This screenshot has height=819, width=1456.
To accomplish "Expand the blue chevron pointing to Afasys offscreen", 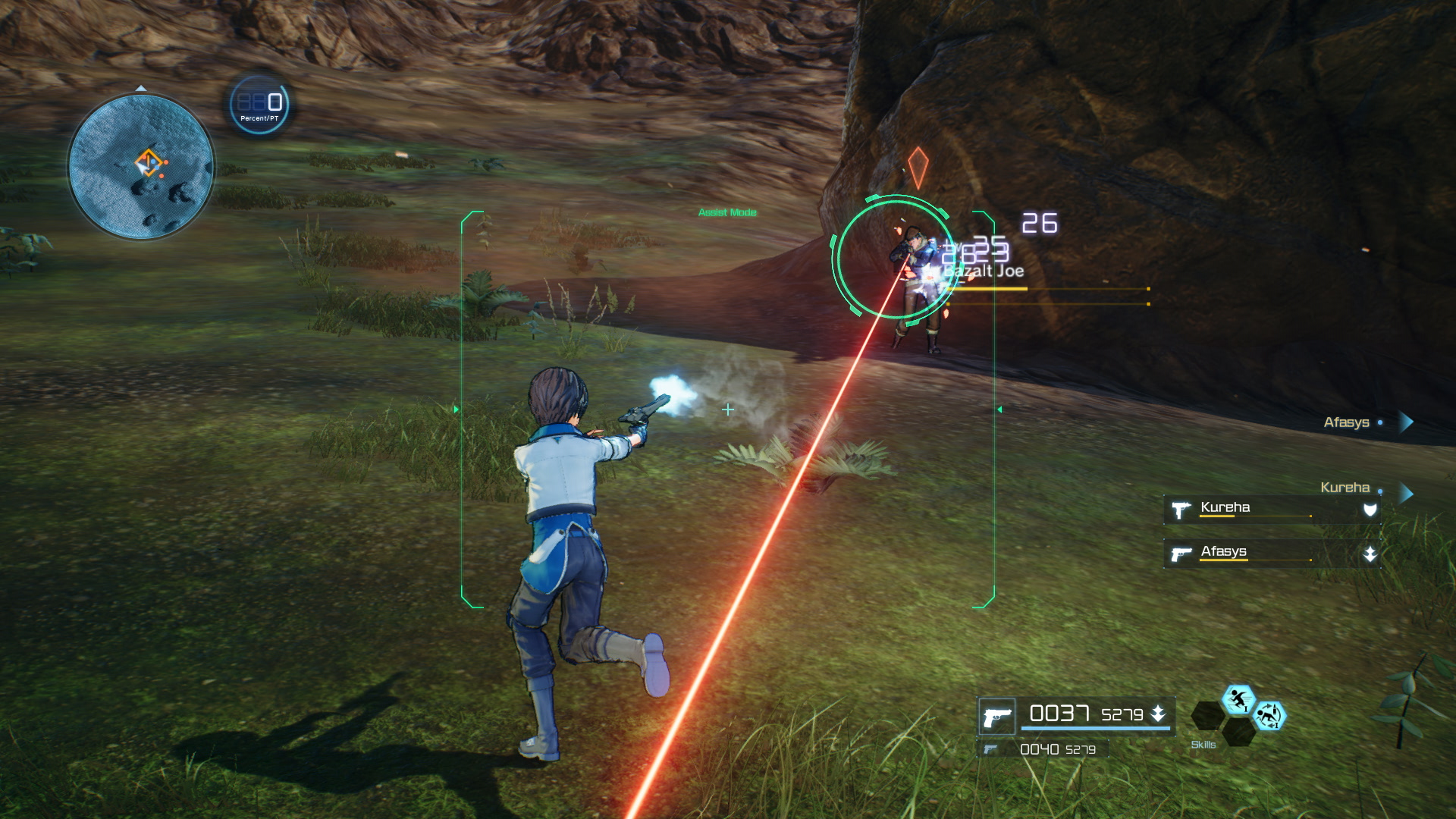I will (x=1406, y=422).
